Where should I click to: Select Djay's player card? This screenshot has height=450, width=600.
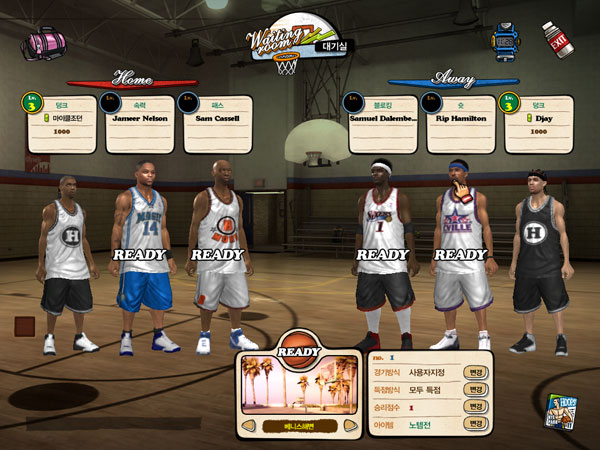point(539,124)
